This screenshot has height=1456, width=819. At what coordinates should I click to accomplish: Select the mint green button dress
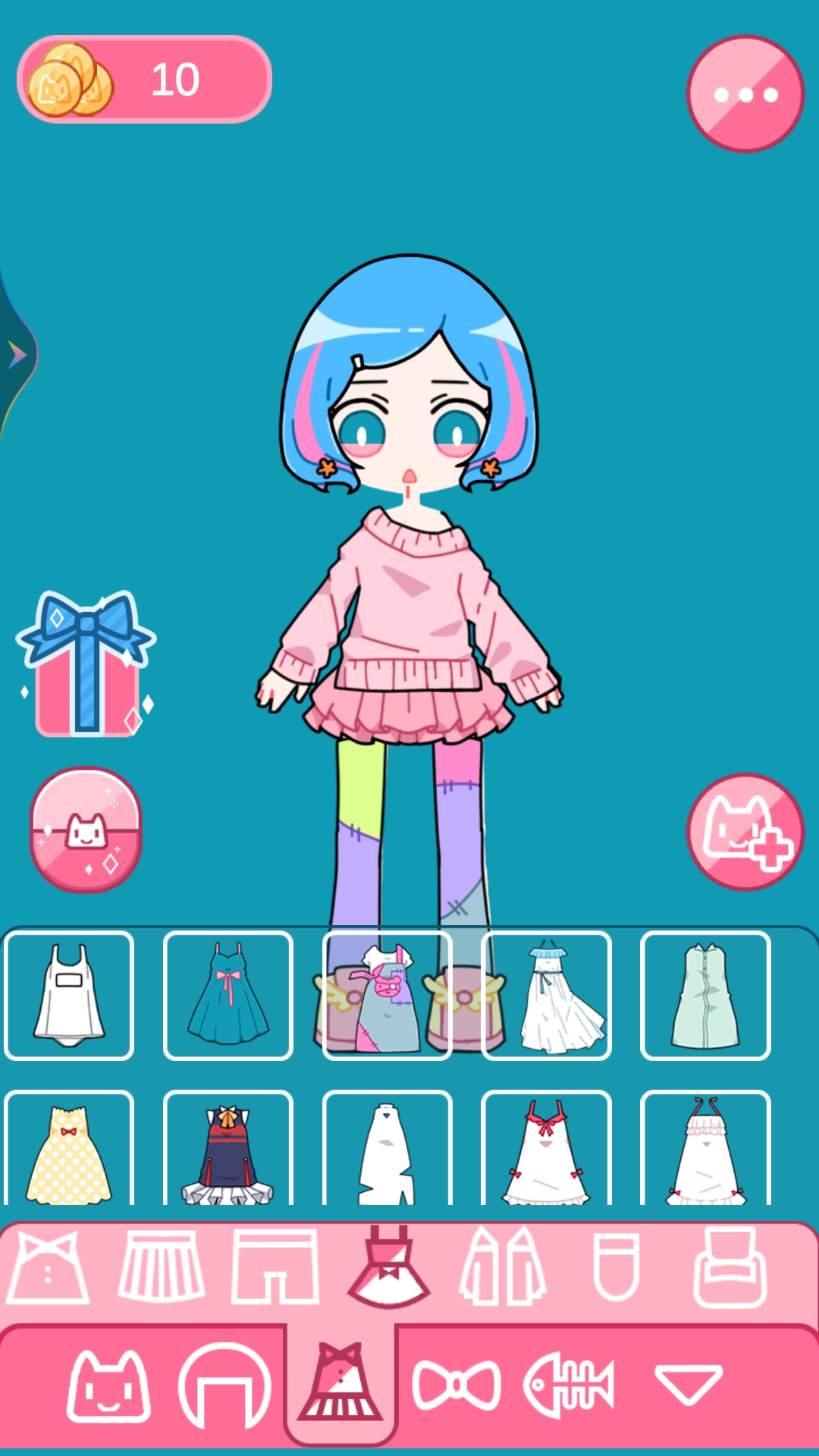705,995
